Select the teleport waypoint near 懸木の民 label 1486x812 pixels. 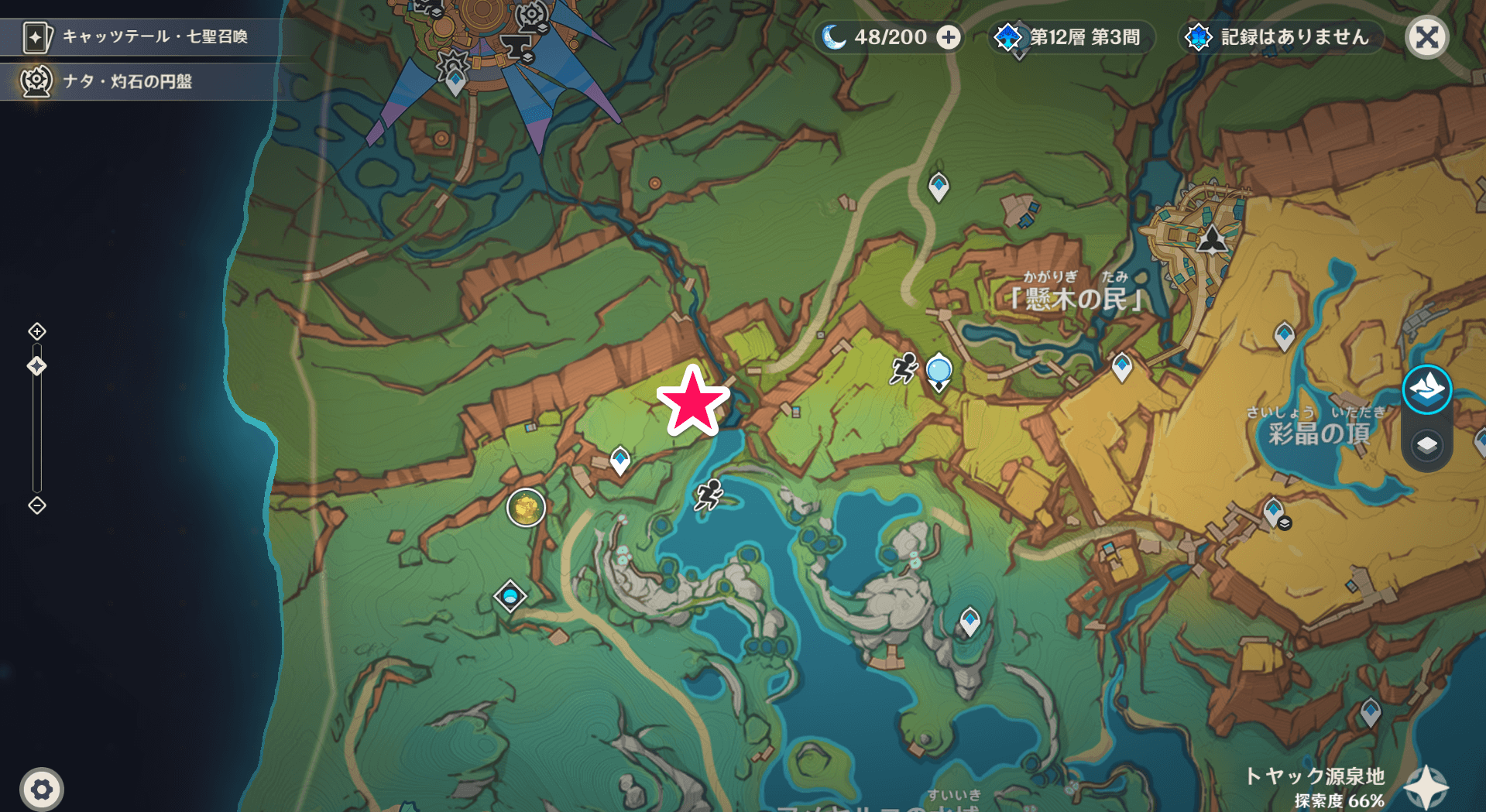pyautogui.click(x=1122, y=366)
